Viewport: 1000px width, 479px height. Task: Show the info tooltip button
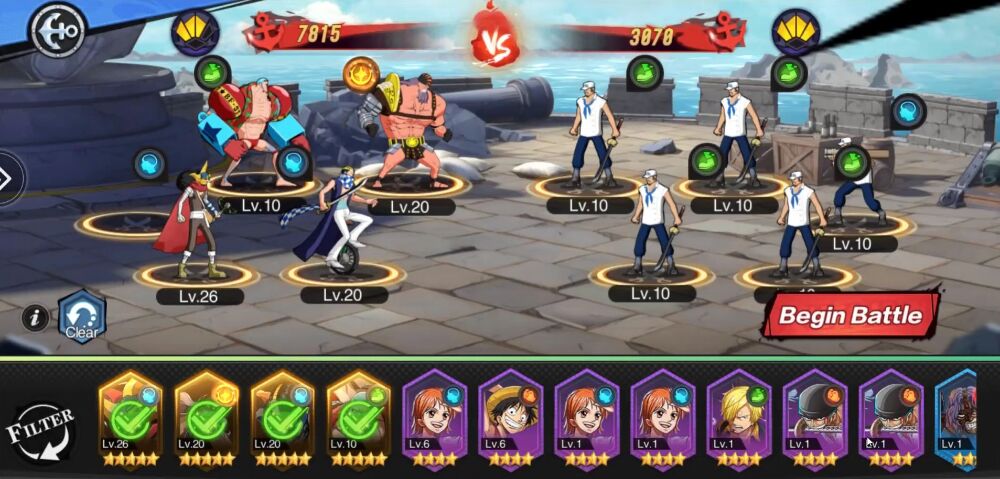pos(35,318)
